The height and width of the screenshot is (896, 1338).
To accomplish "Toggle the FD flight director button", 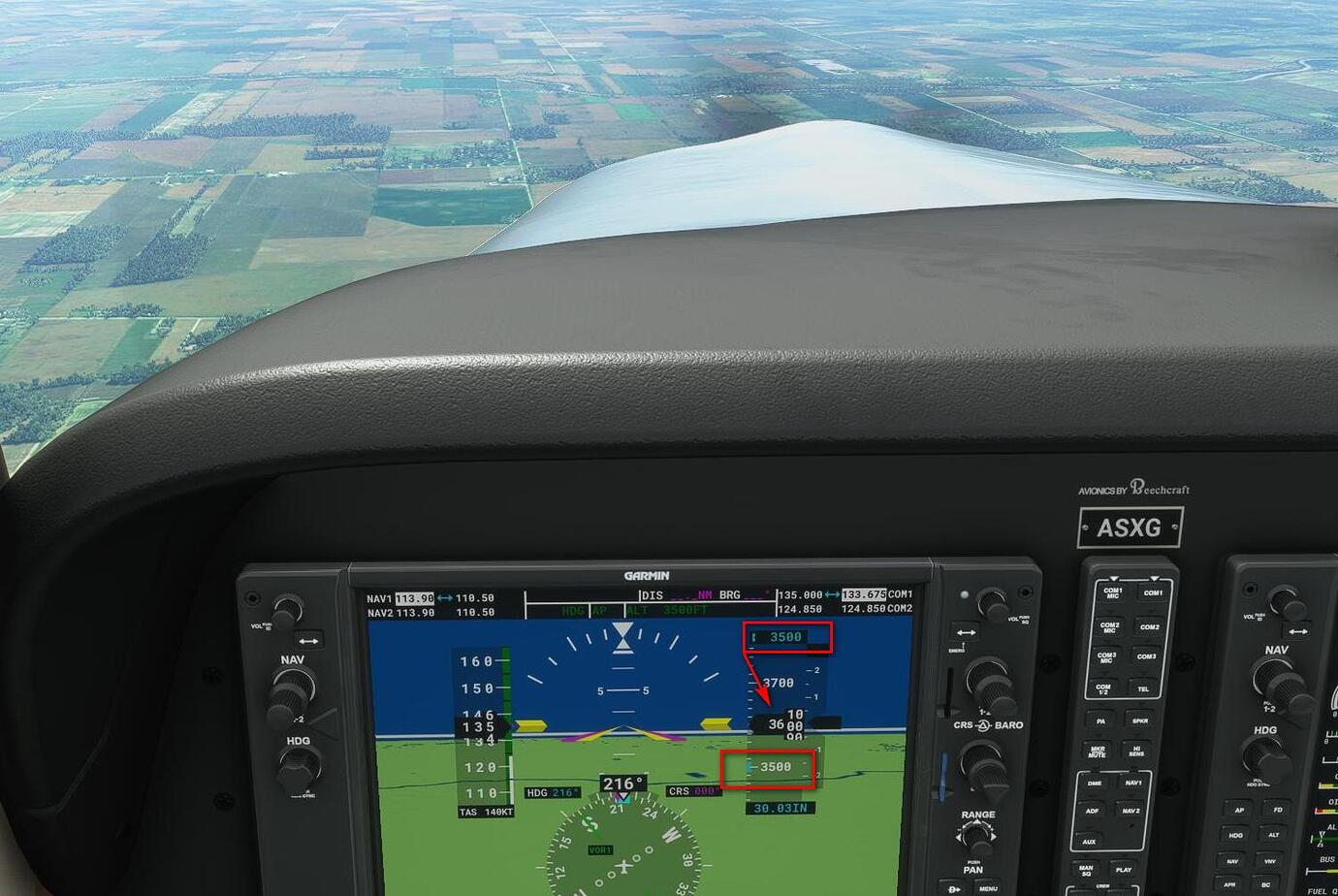I will point(1279,811).
